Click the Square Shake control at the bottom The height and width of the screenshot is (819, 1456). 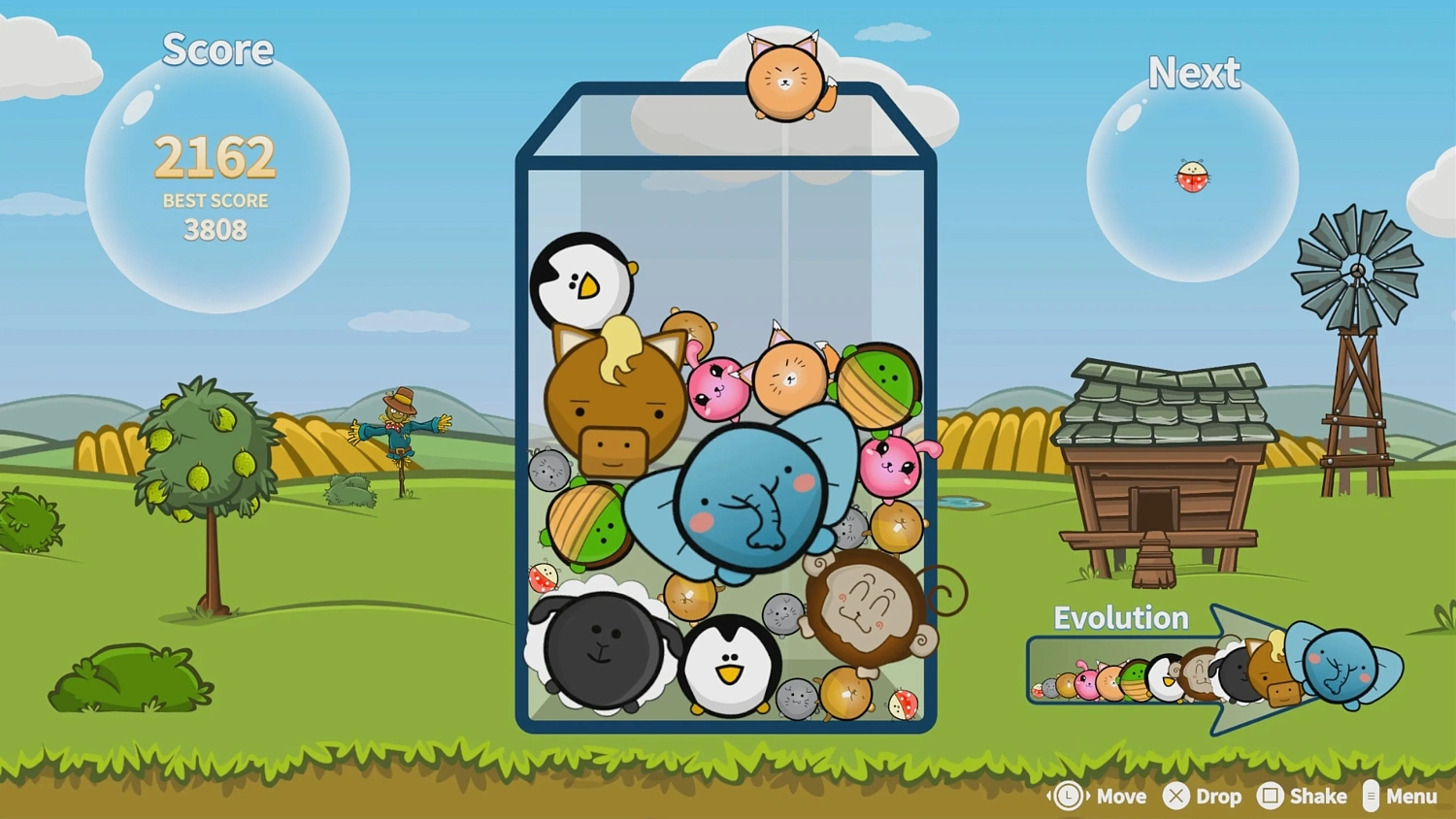1273,796
